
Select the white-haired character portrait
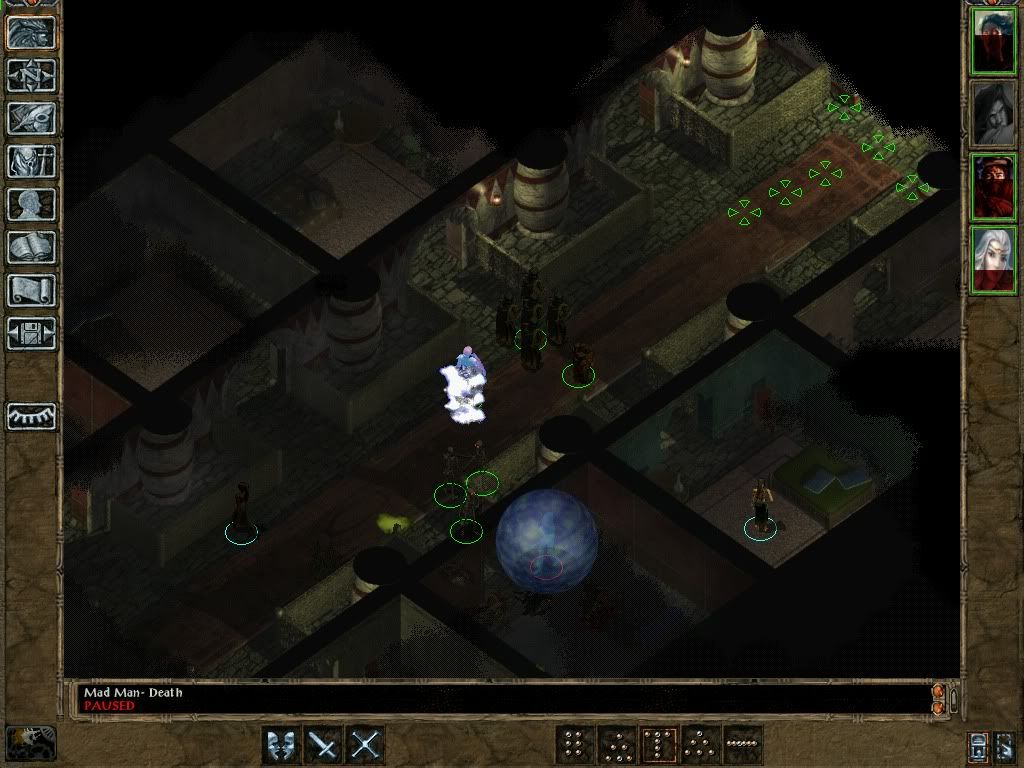tap(994, 260)
